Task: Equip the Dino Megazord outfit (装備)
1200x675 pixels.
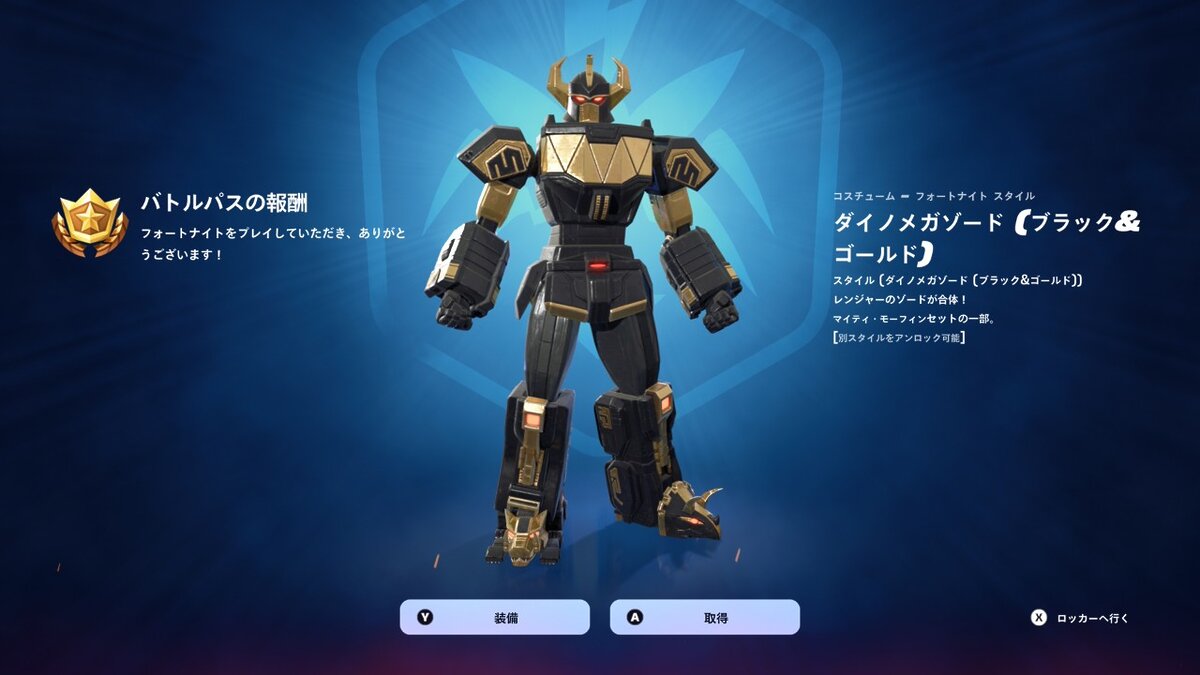Action: (495, 617)
